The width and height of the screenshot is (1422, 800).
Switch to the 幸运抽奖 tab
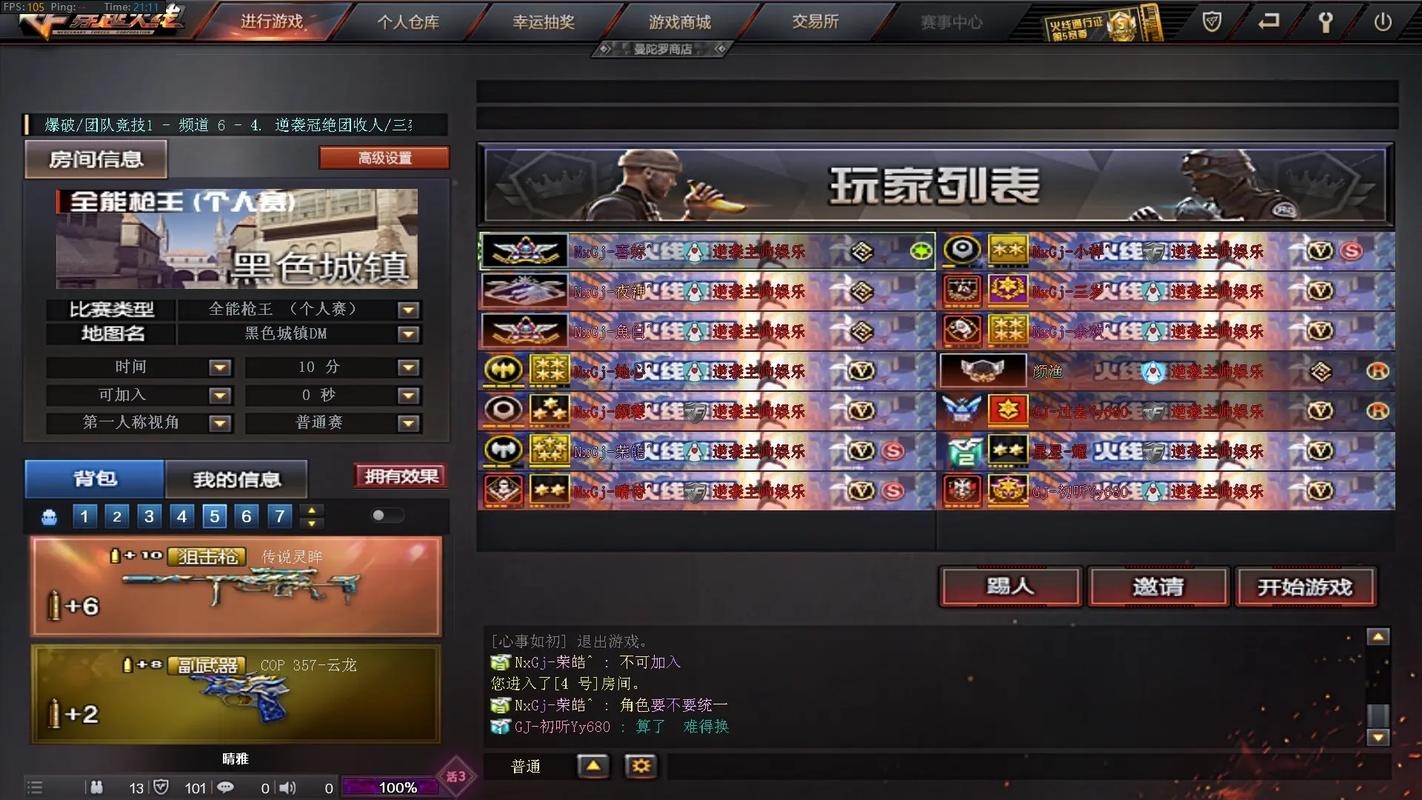(x=543, y=22)
